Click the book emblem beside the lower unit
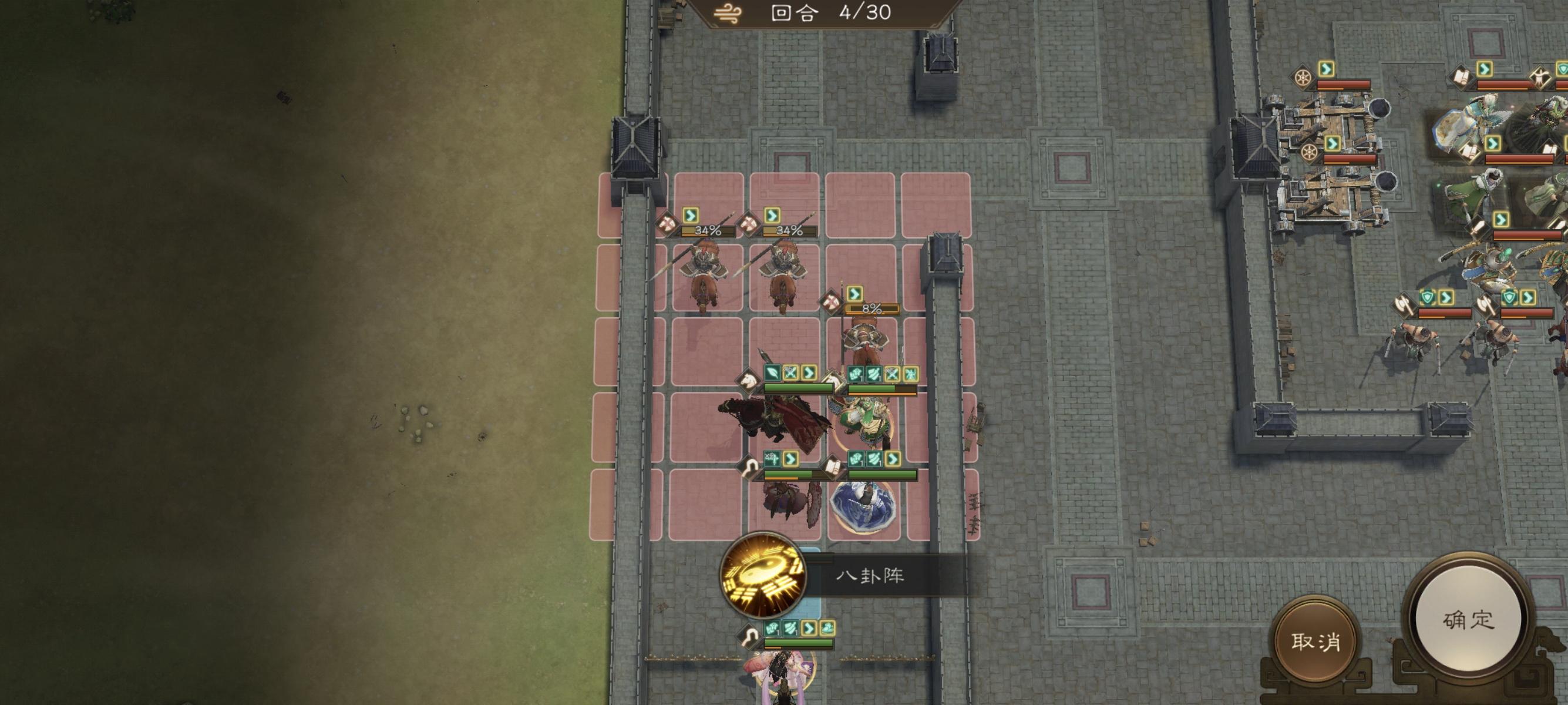This screenshot has height=705, width=1568. pos(833,466)
